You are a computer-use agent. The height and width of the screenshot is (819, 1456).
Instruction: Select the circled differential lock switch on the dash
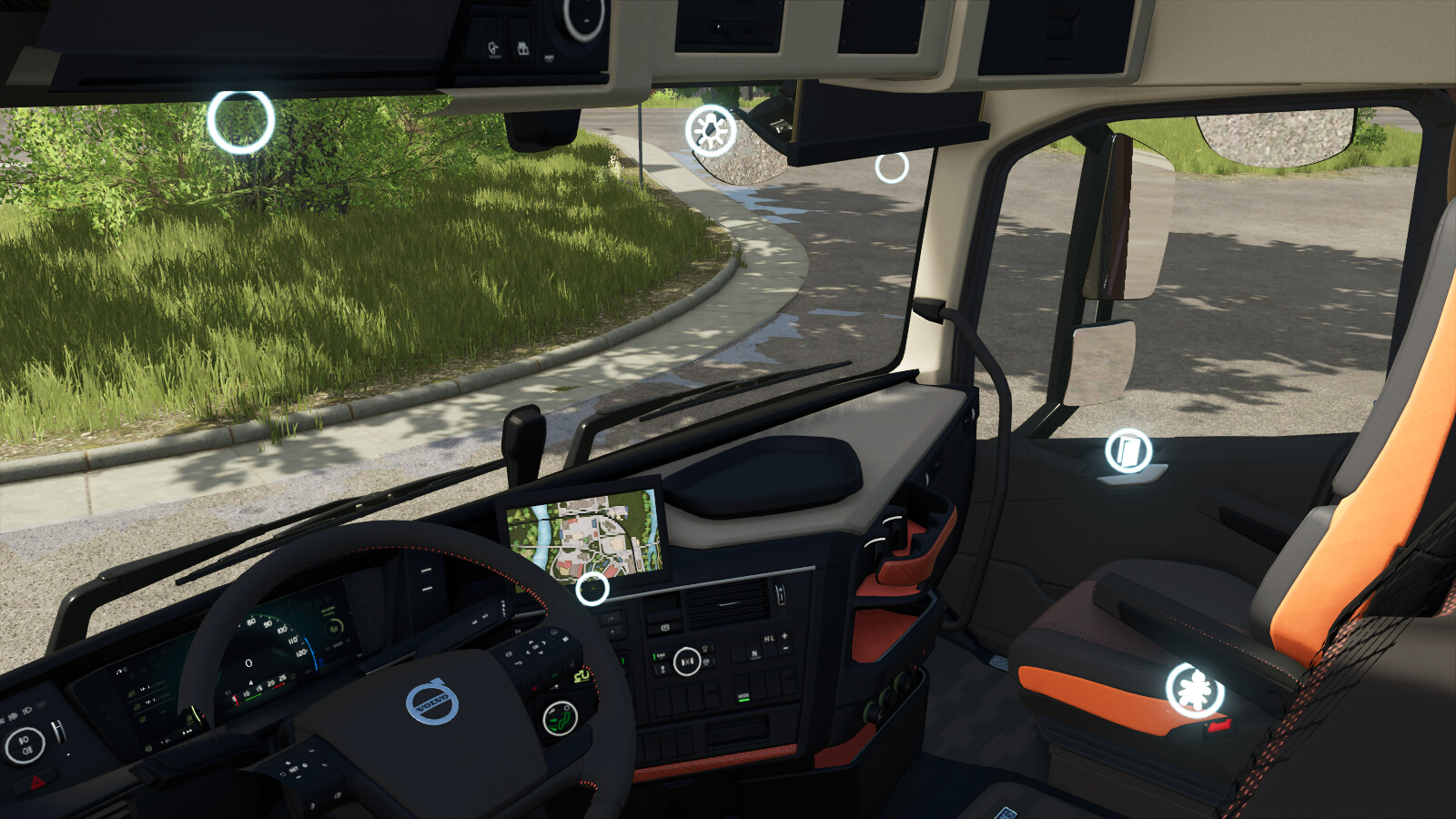pyautogui.click(x=687, y=661)
